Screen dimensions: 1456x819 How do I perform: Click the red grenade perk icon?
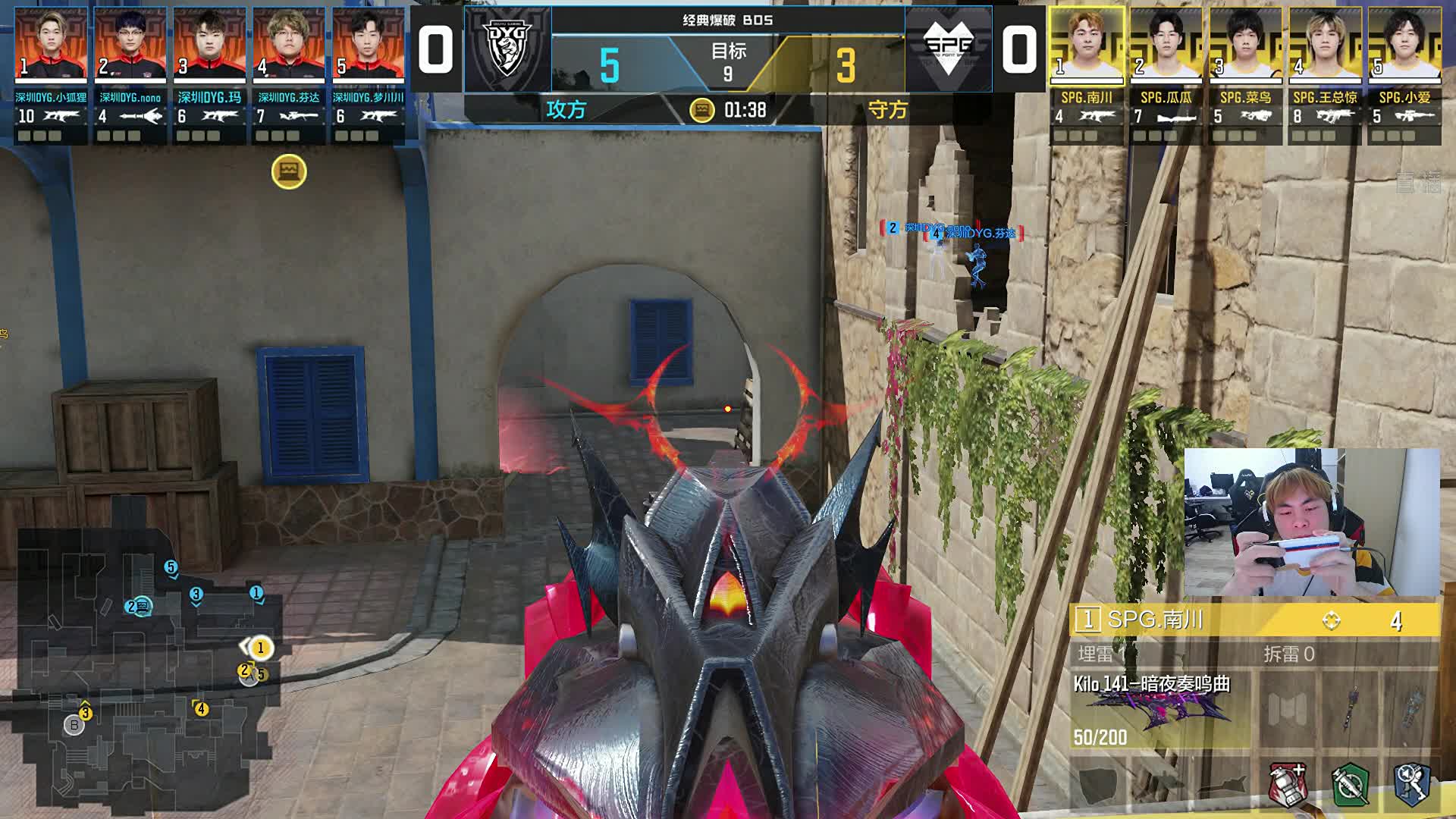click(1288, 784)
